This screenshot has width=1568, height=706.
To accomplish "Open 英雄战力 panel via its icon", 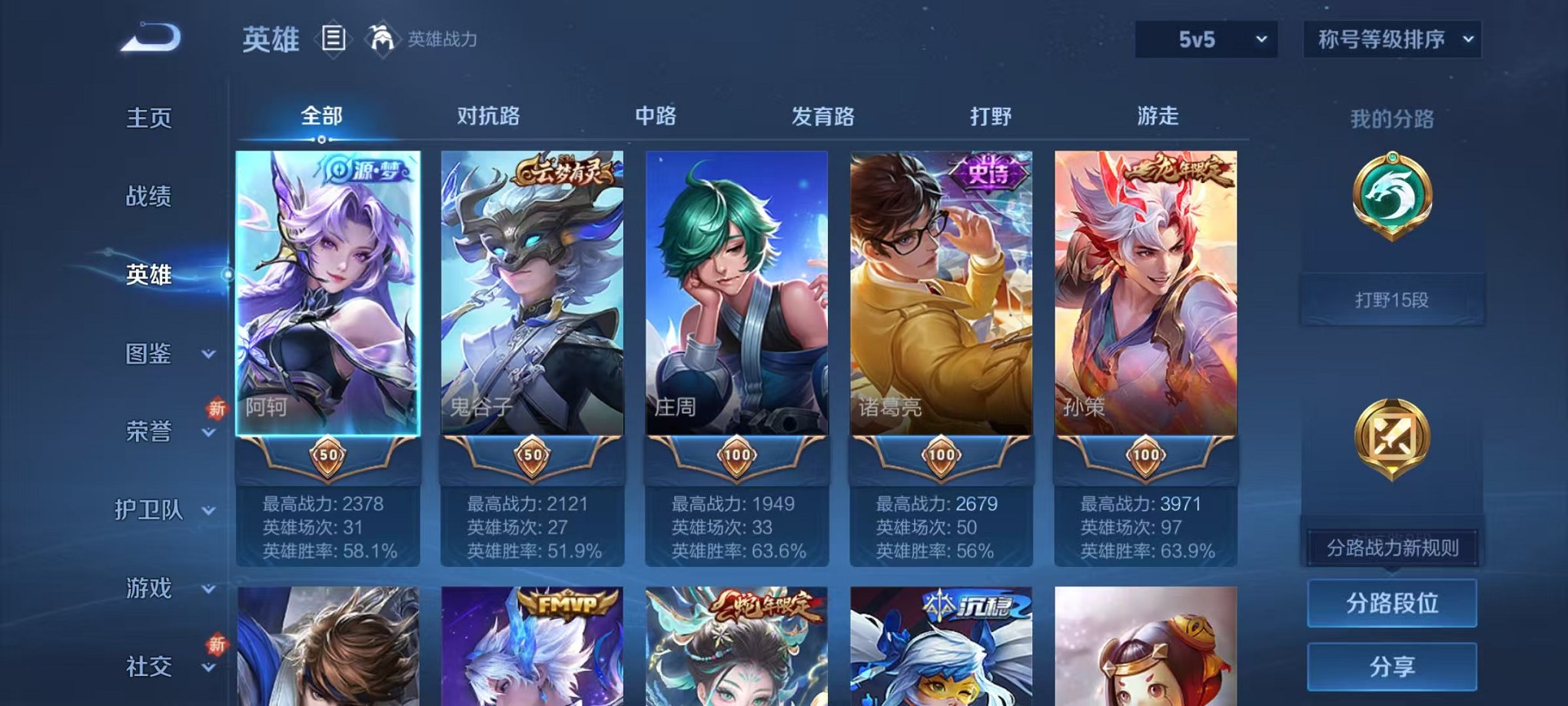I will [380, 37].
